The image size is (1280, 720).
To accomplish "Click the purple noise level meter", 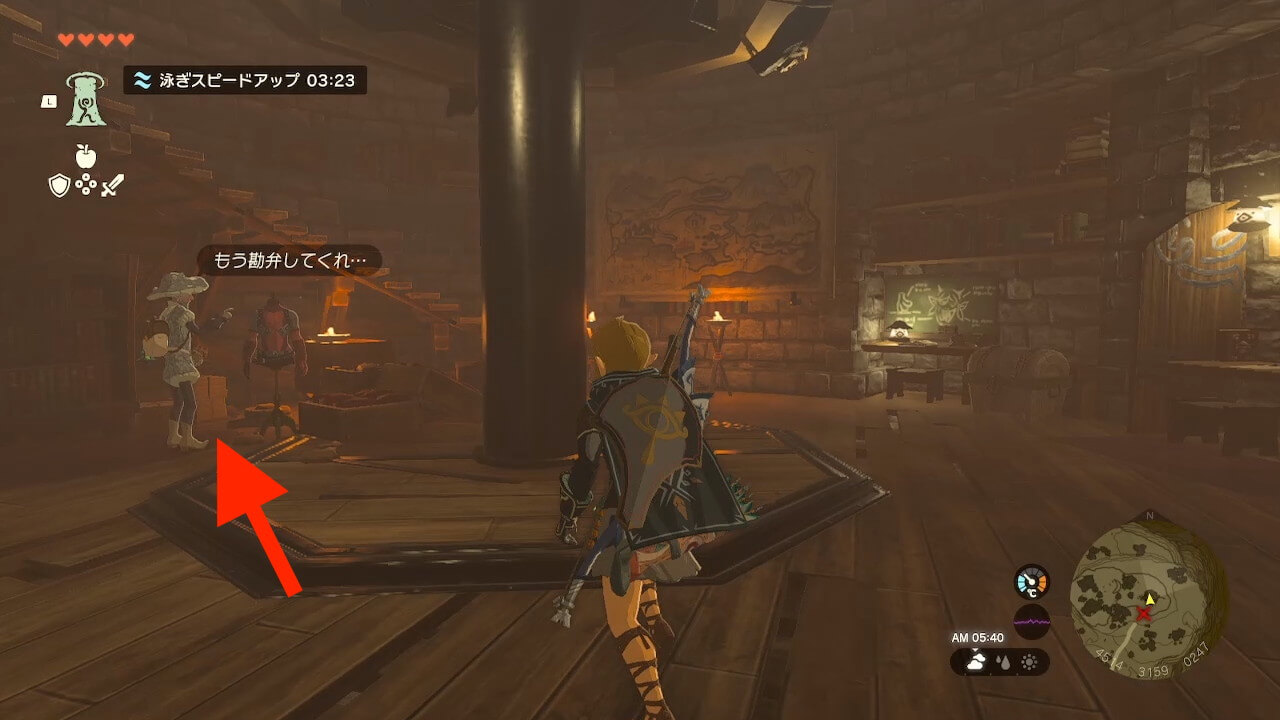I will coord(1031,621).
